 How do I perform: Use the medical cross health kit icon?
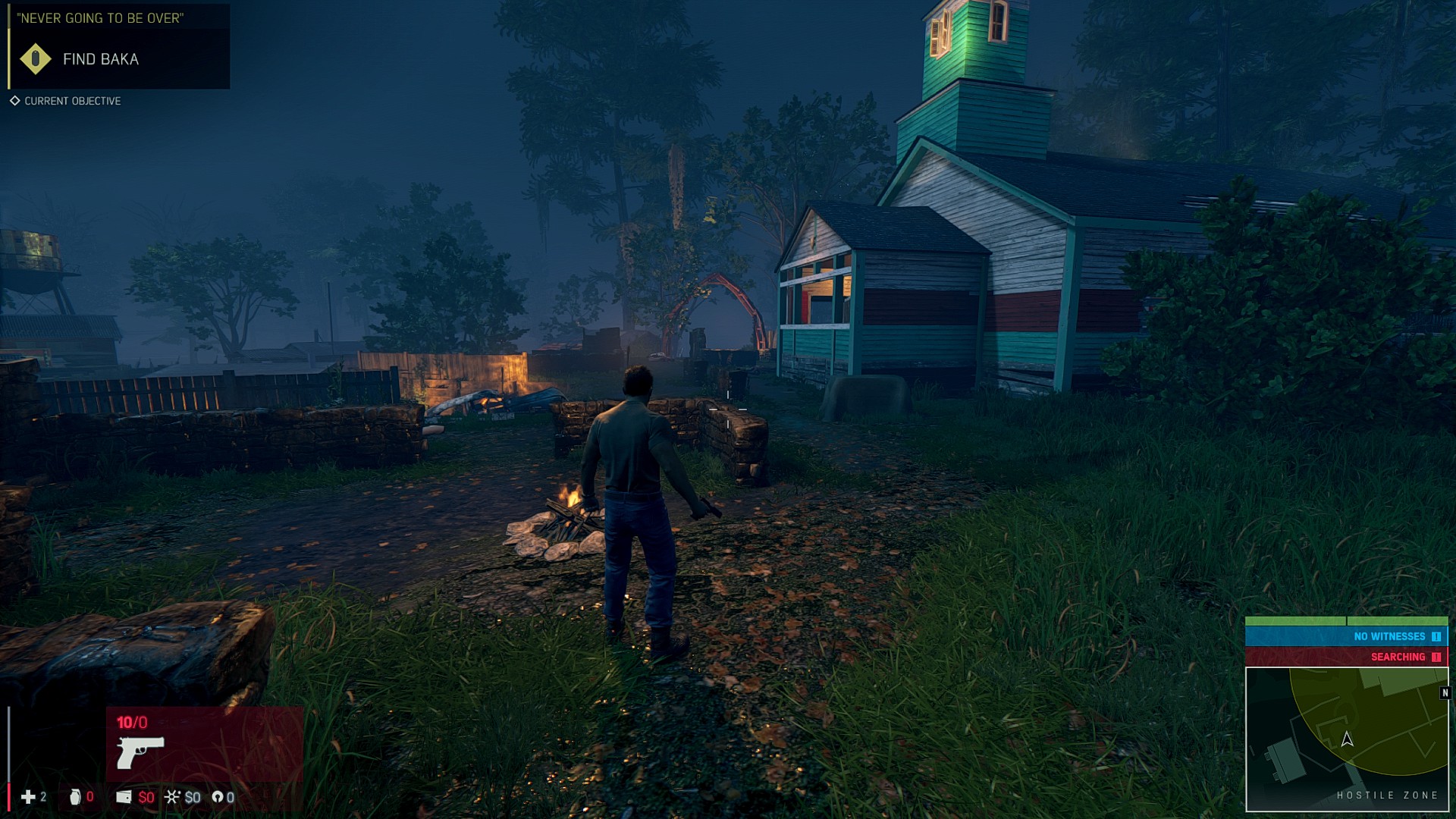point(28,796)
